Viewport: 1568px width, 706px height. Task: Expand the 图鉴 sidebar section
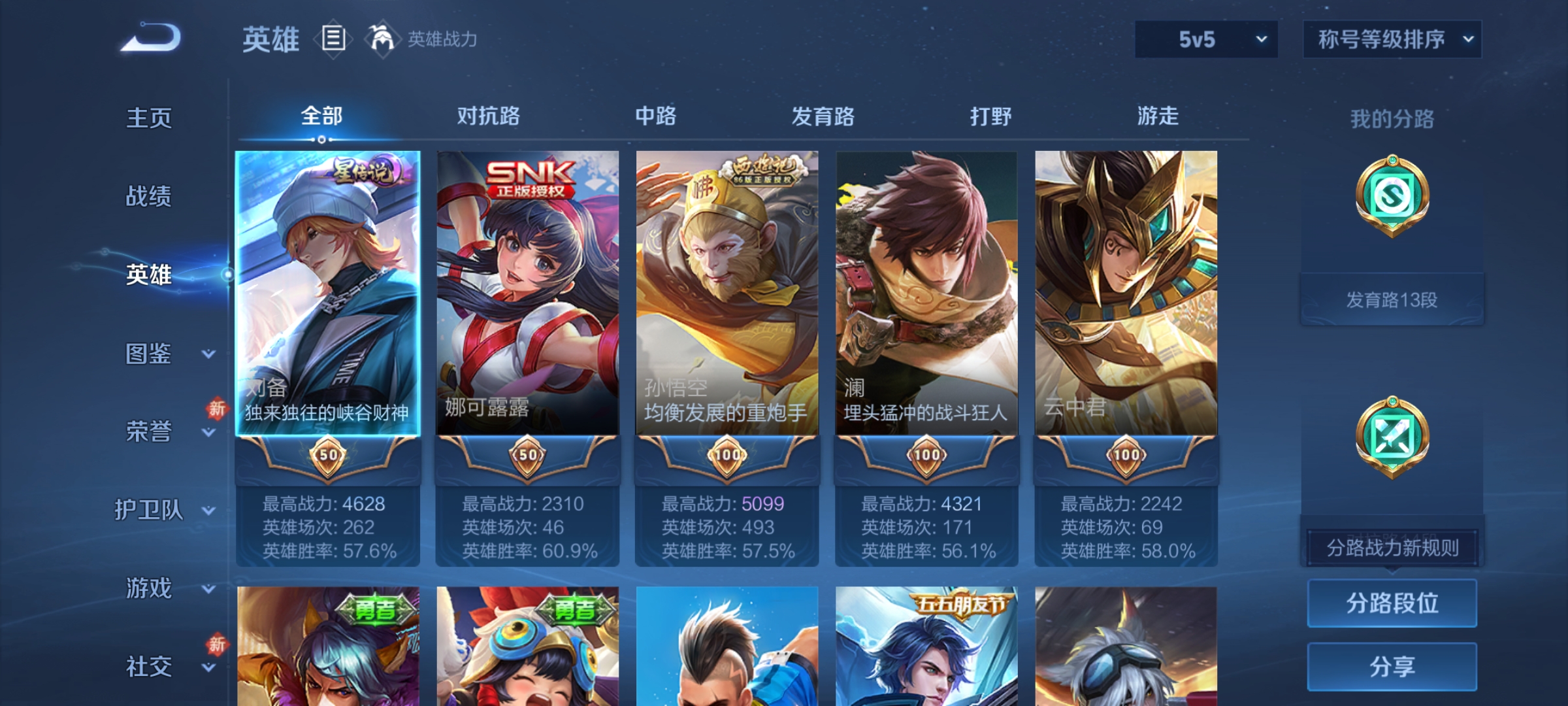click(150, 354)
